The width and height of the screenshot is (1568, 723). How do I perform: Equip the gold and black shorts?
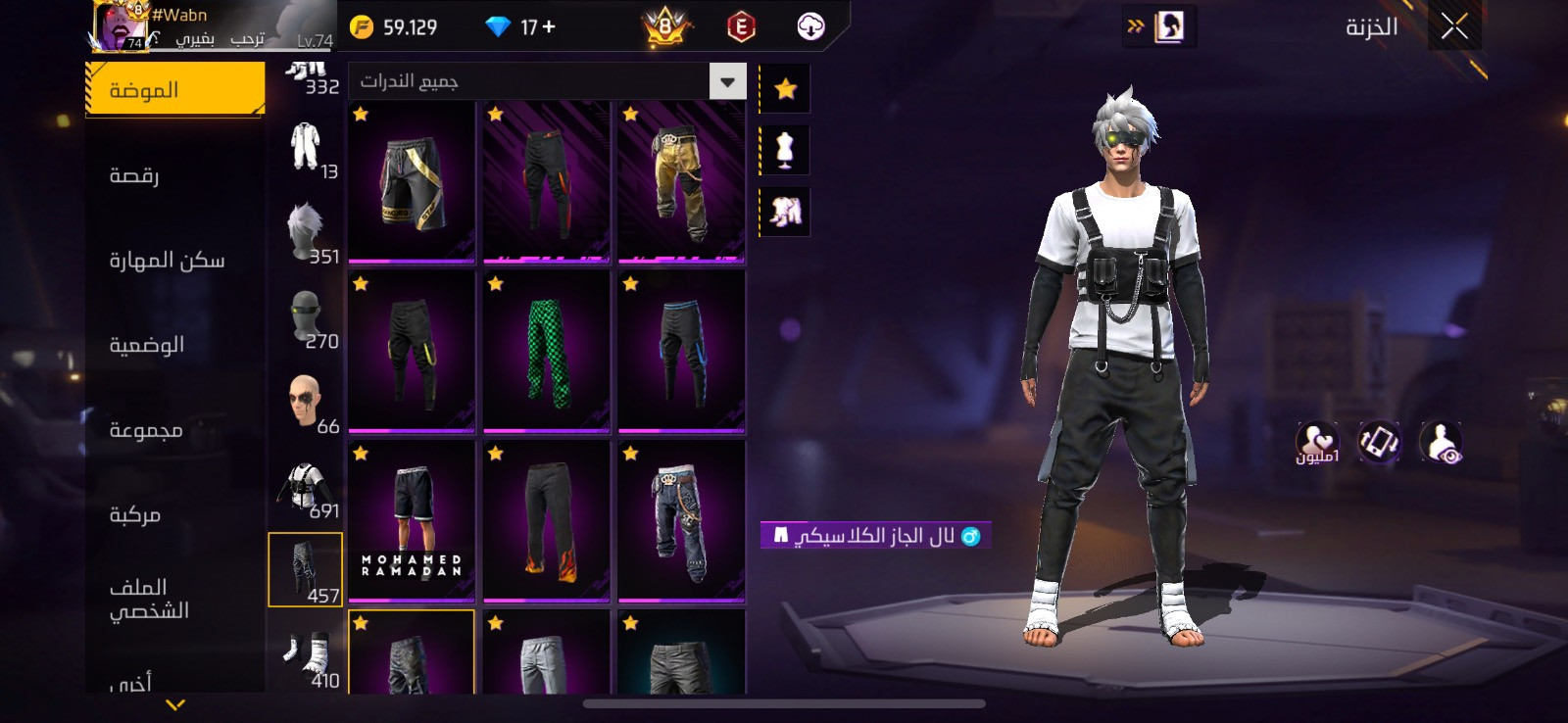pyautogui.click(x=412, y=181)
